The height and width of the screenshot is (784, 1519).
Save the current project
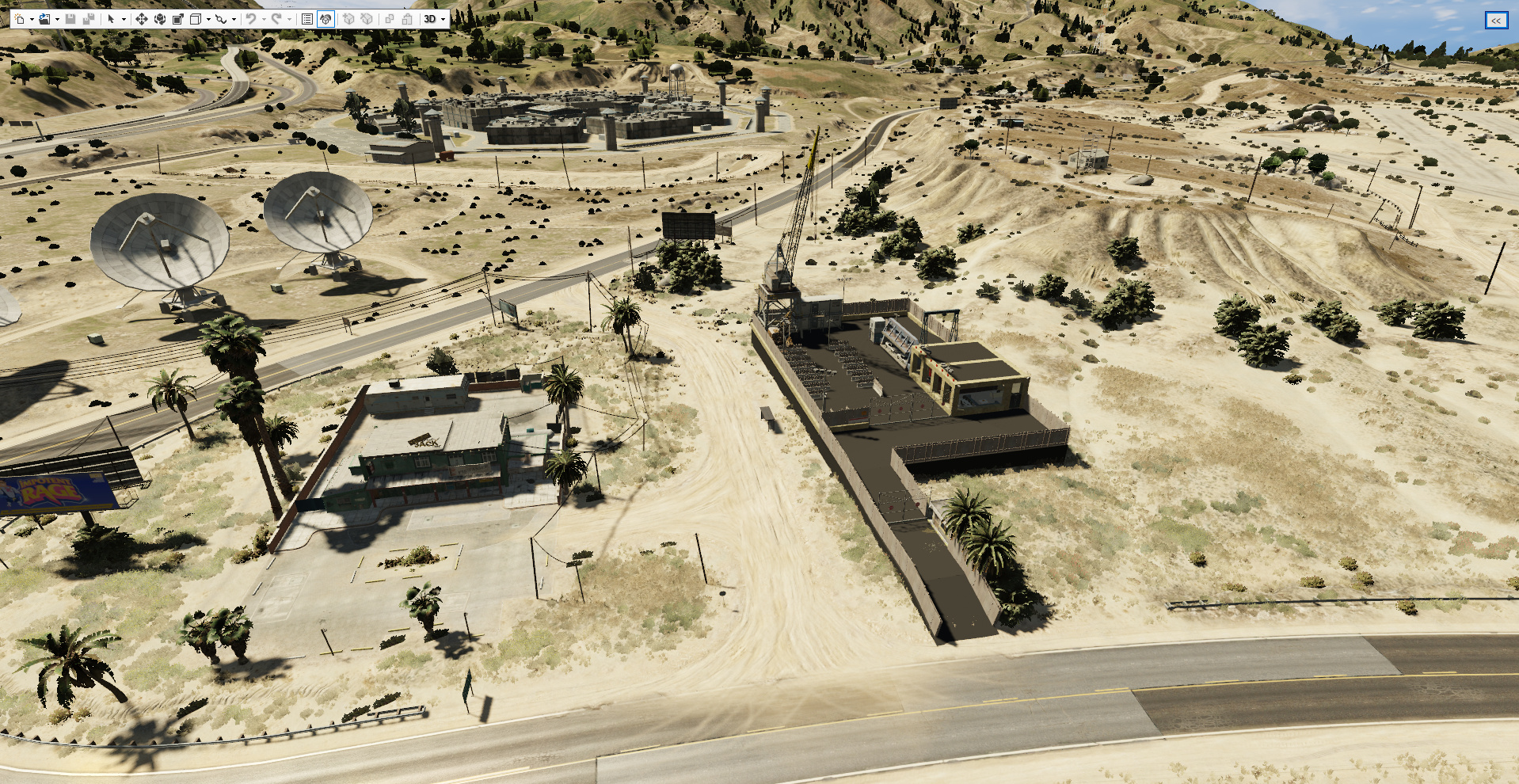70,20
